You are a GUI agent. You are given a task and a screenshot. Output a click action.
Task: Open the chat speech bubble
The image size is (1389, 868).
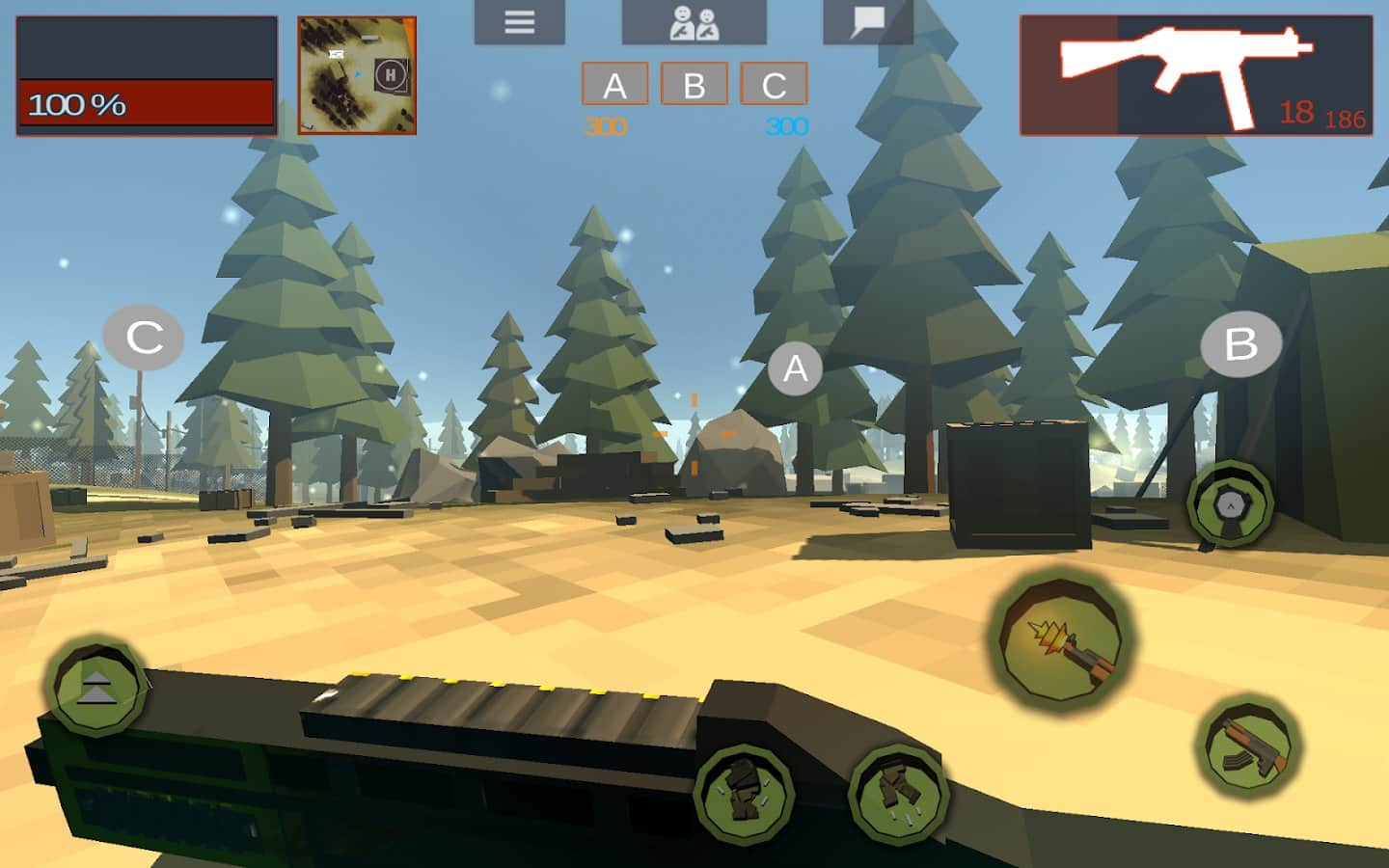867,22
